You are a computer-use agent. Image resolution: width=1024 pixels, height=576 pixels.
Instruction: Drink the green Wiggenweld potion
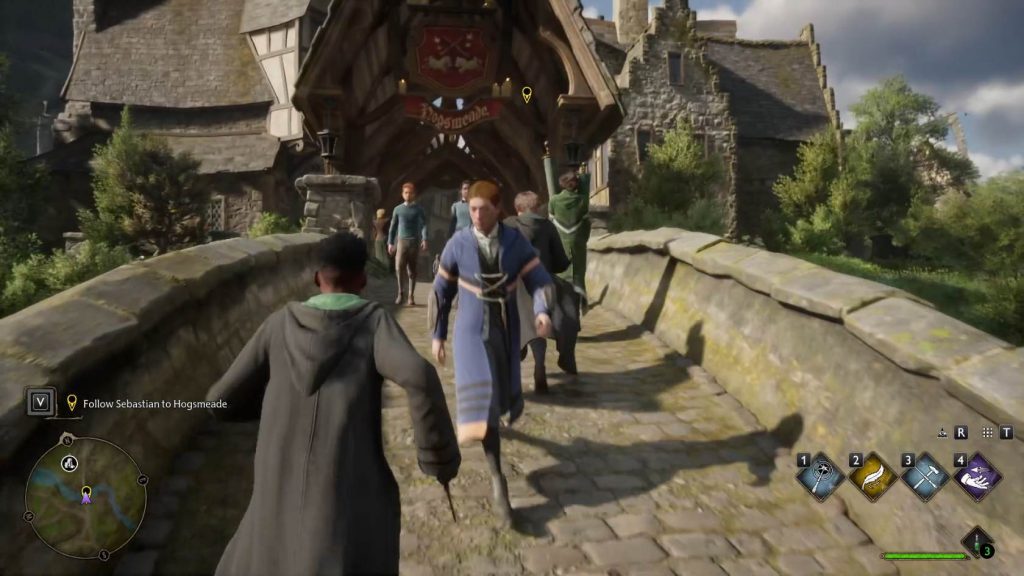[x=976, y=543]
